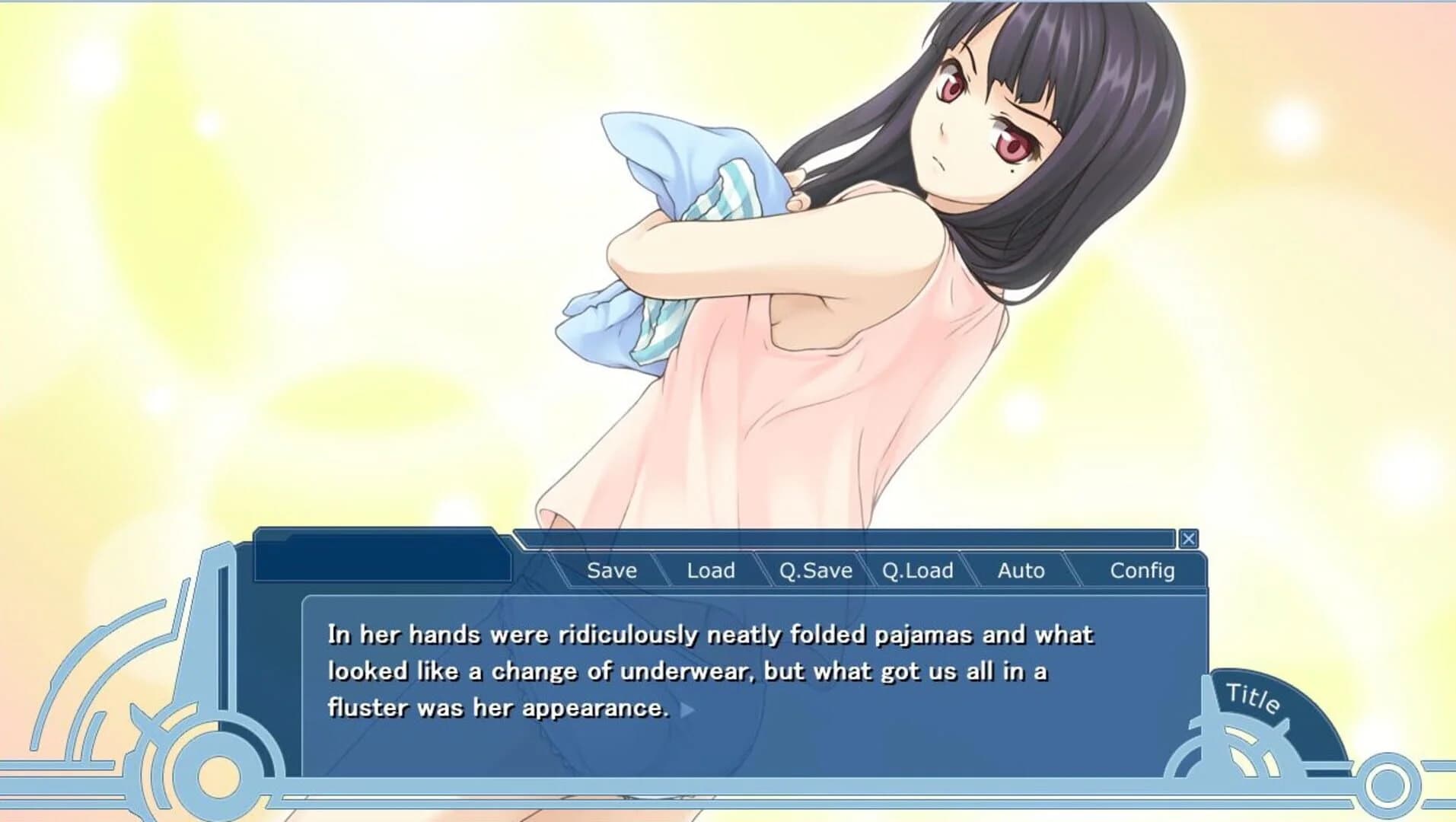The image size is (1456, 822).
Task: Toggle the dialogue window visibility with the X
Action: (1189, 538)
